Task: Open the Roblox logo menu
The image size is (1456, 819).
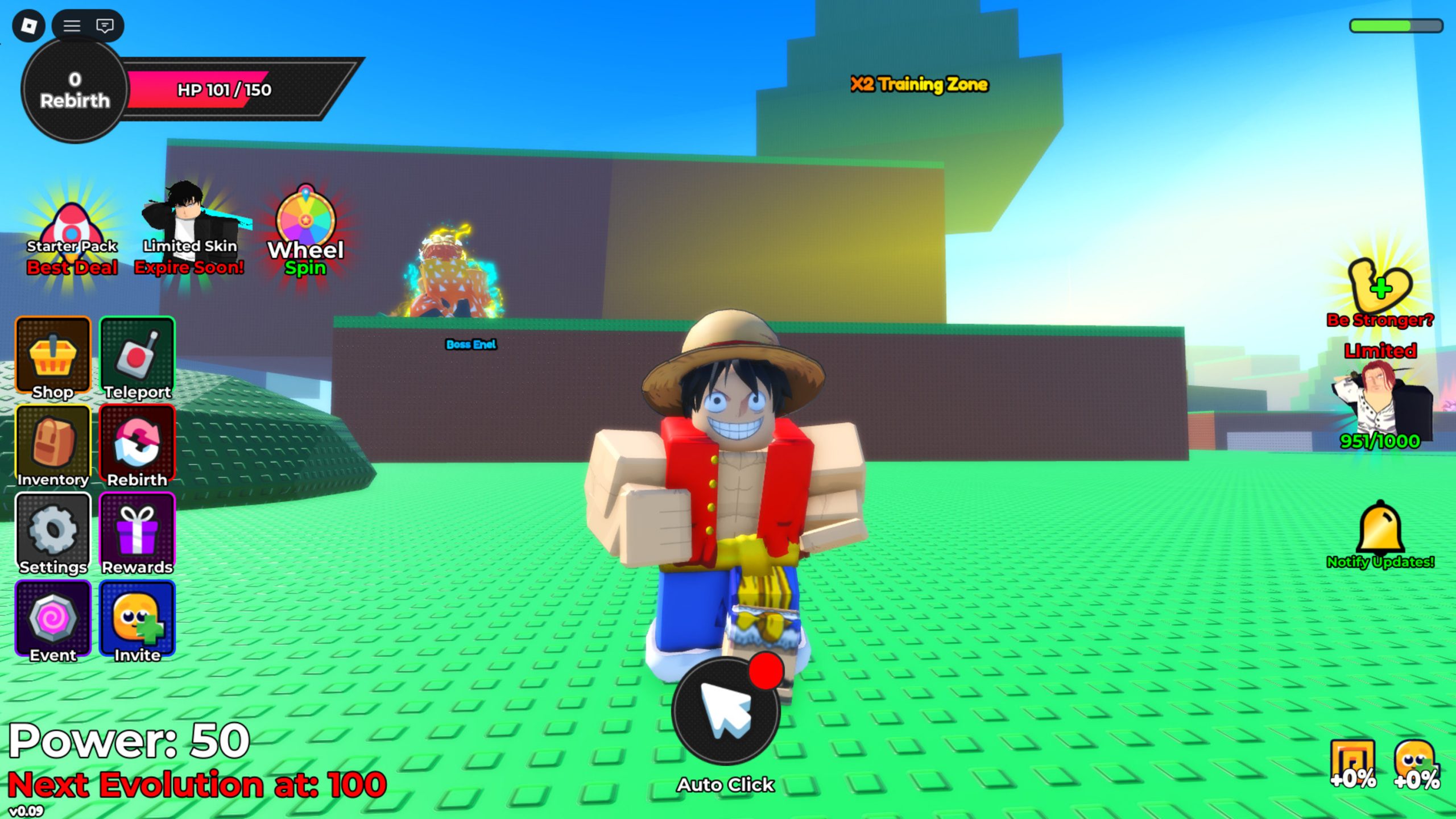Action: [28, 26]
